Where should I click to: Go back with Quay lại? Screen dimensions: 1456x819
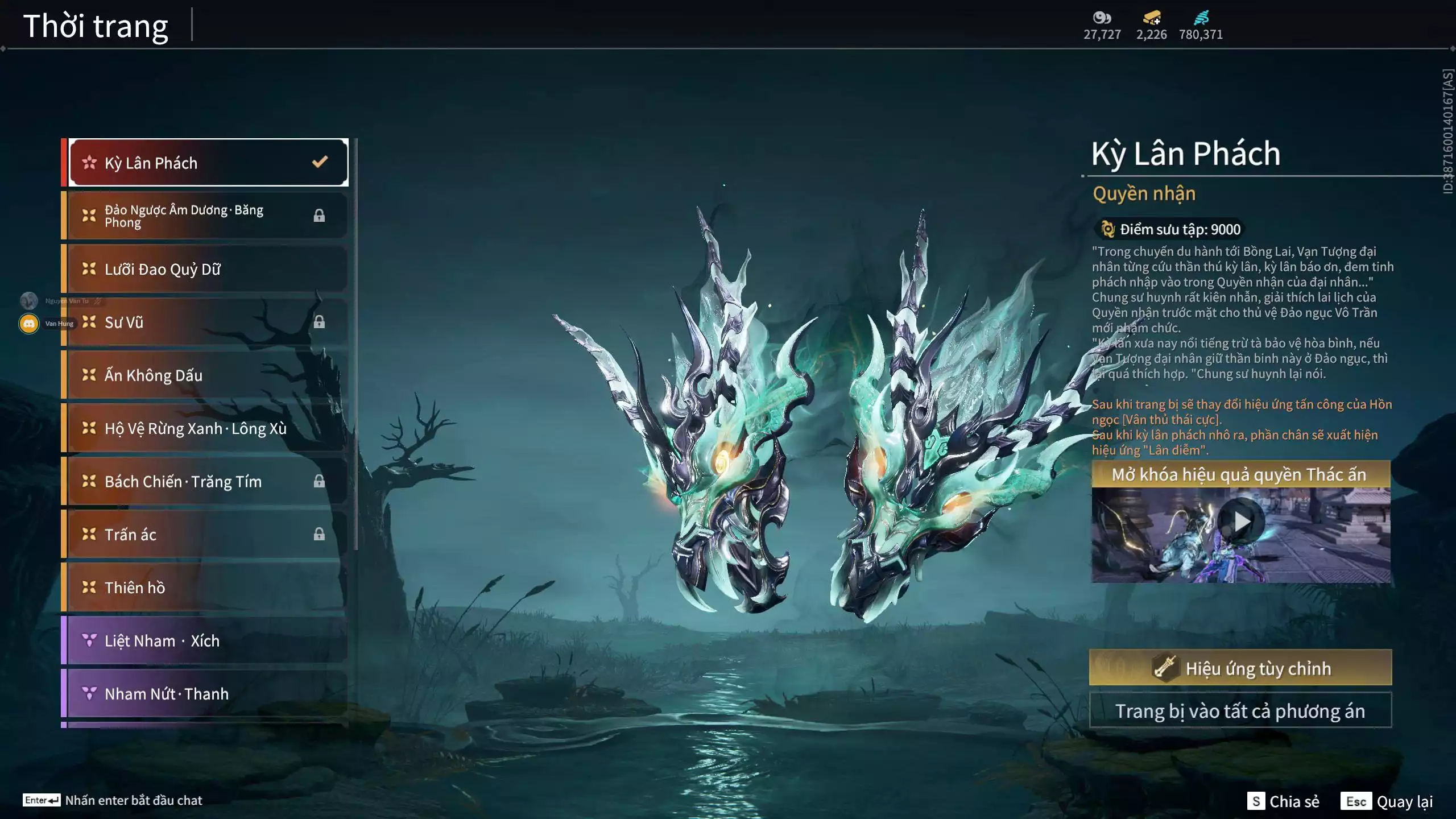point(1387,801)
